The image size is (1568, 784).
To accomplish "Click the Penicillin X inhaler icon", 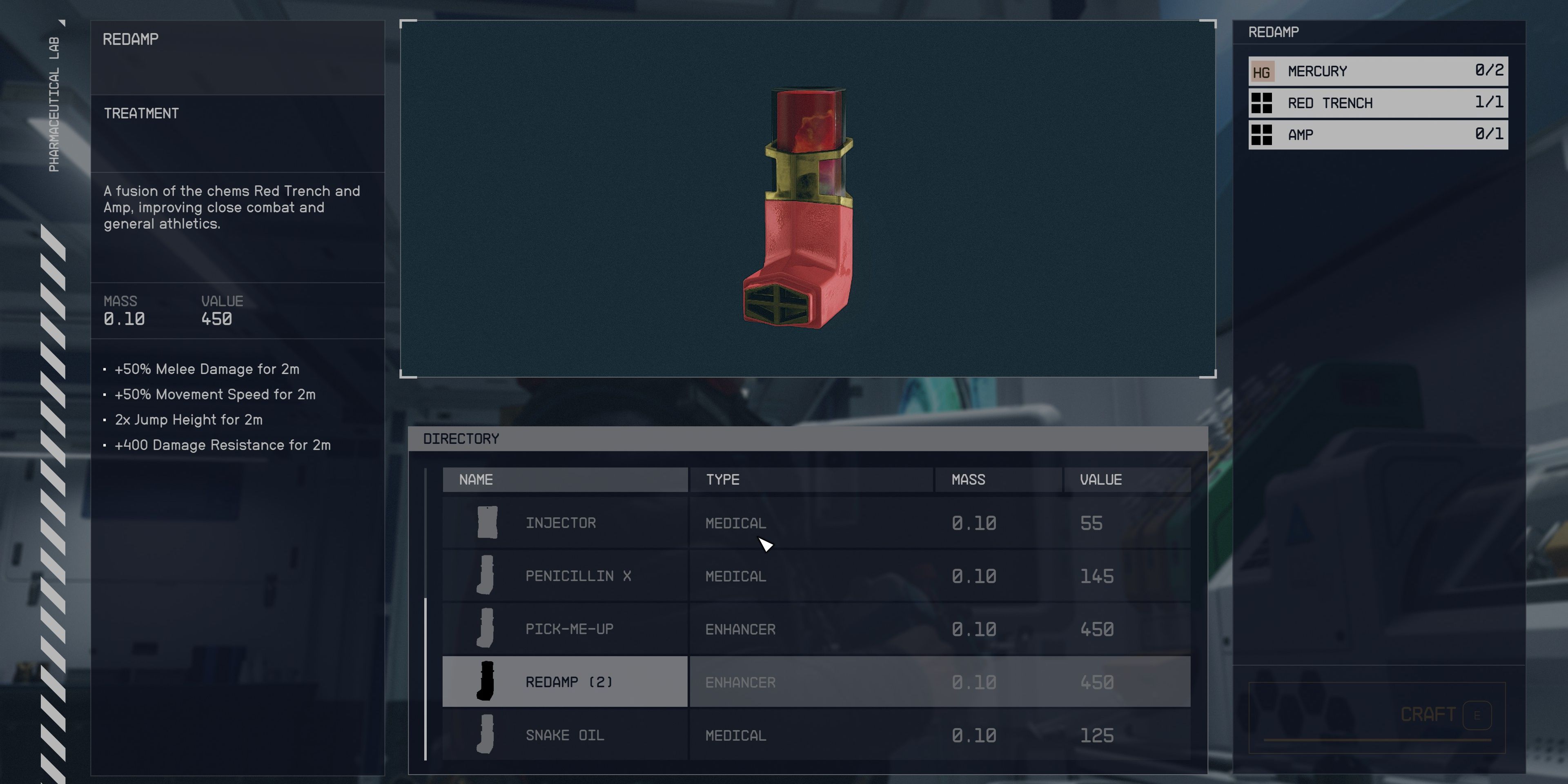I will pyautogui.click(x=487, y=575).
